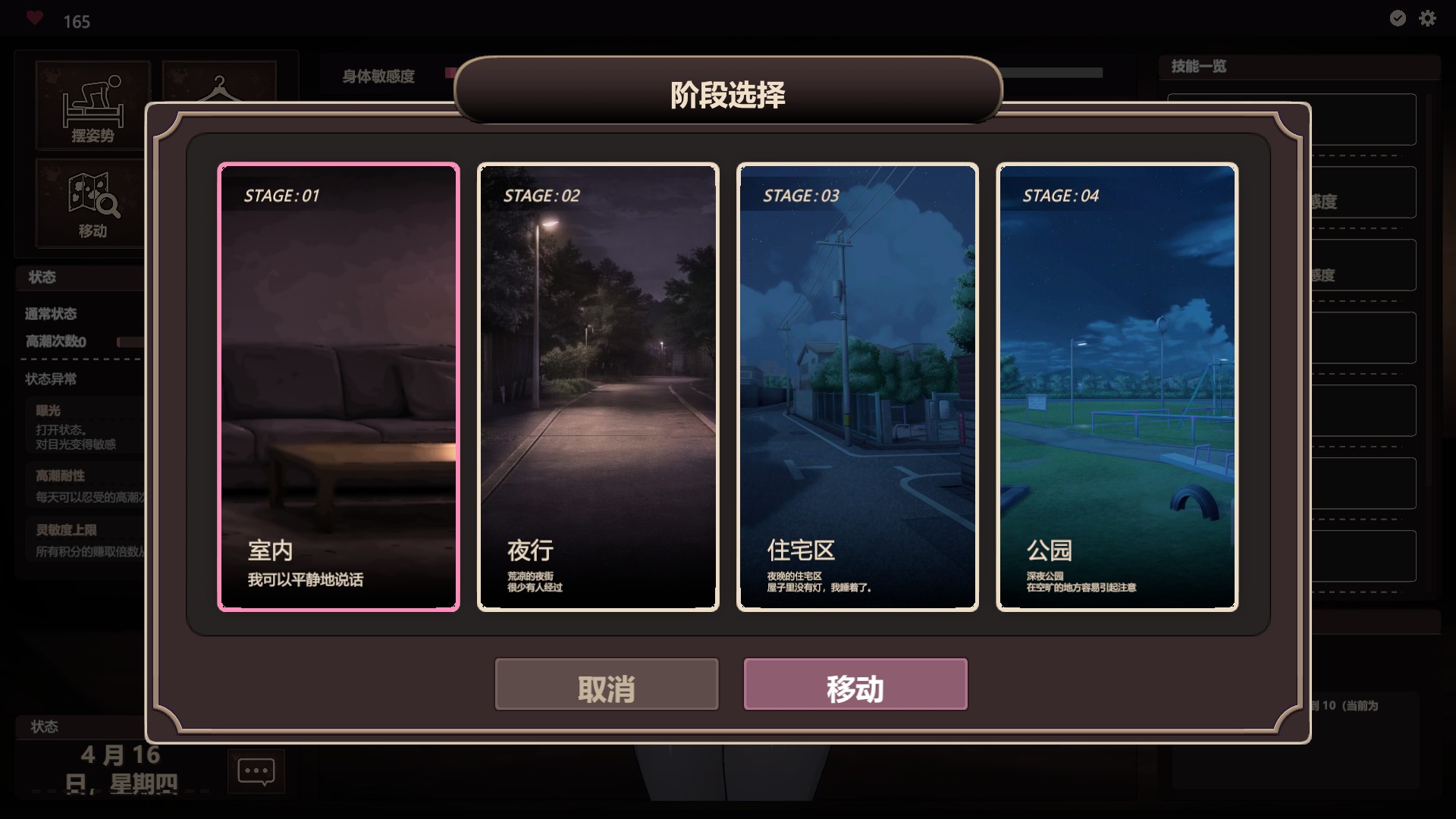The image size is (1456, 819).
Task: Select the STAGE 01 室内 card
Action: tap(338, 387)
